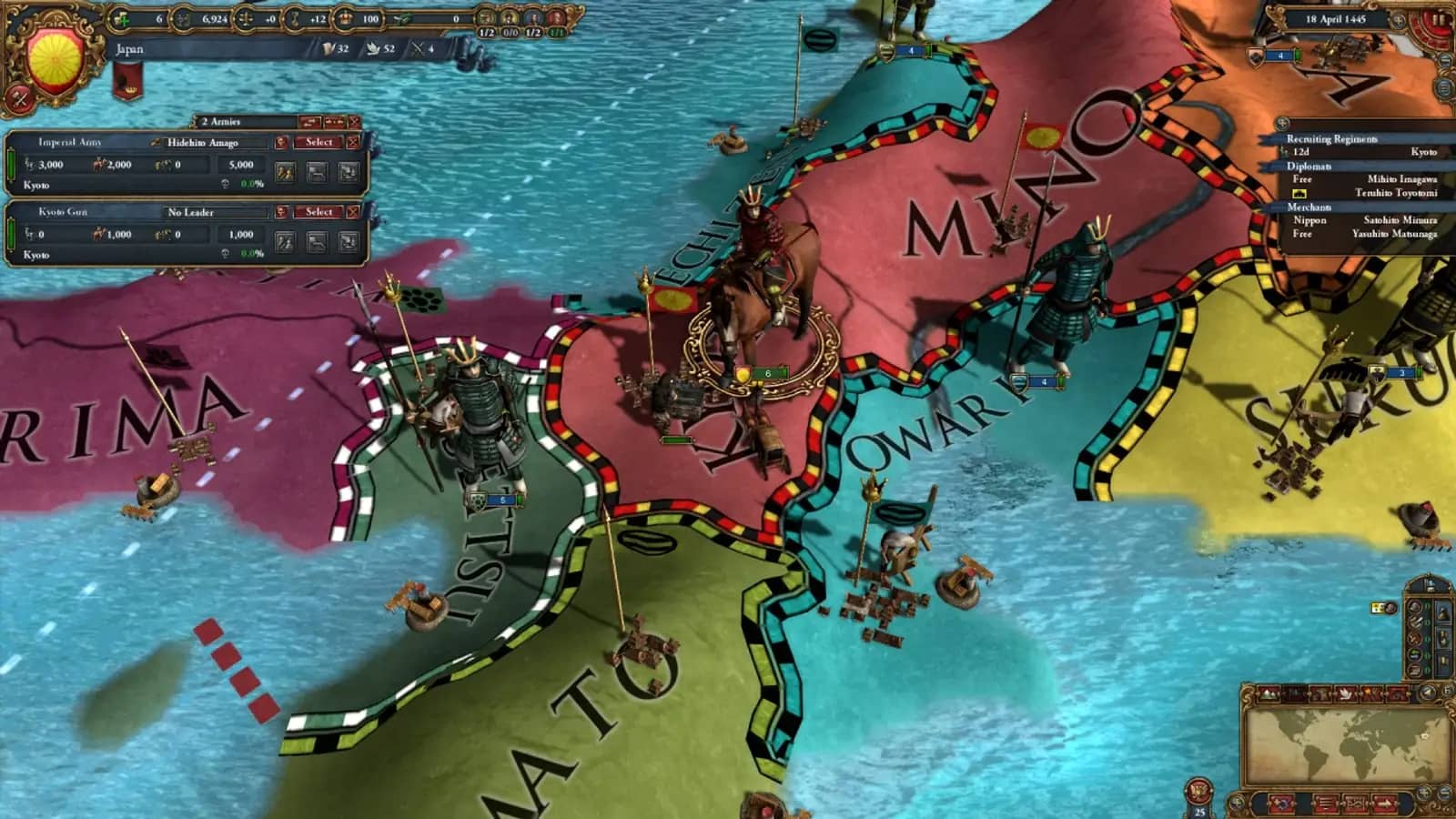
Task: Click the skull attrition icon in Imperial Army panel
Action: [x=225, y=184]
